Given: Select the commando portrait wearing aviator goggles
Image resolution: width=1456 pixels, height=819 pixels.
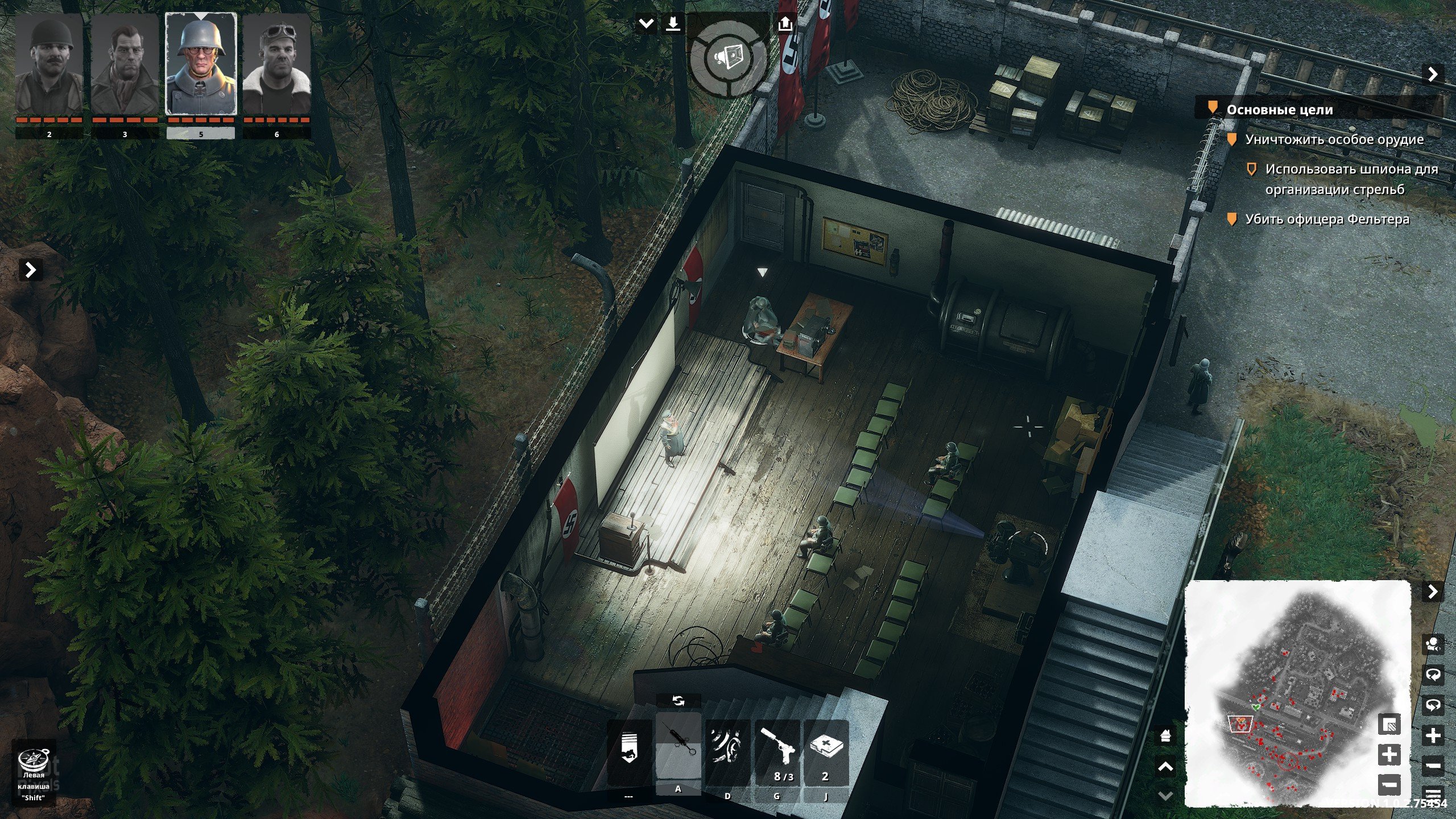Looking at the screenshot, I should [x=276, y=65].
